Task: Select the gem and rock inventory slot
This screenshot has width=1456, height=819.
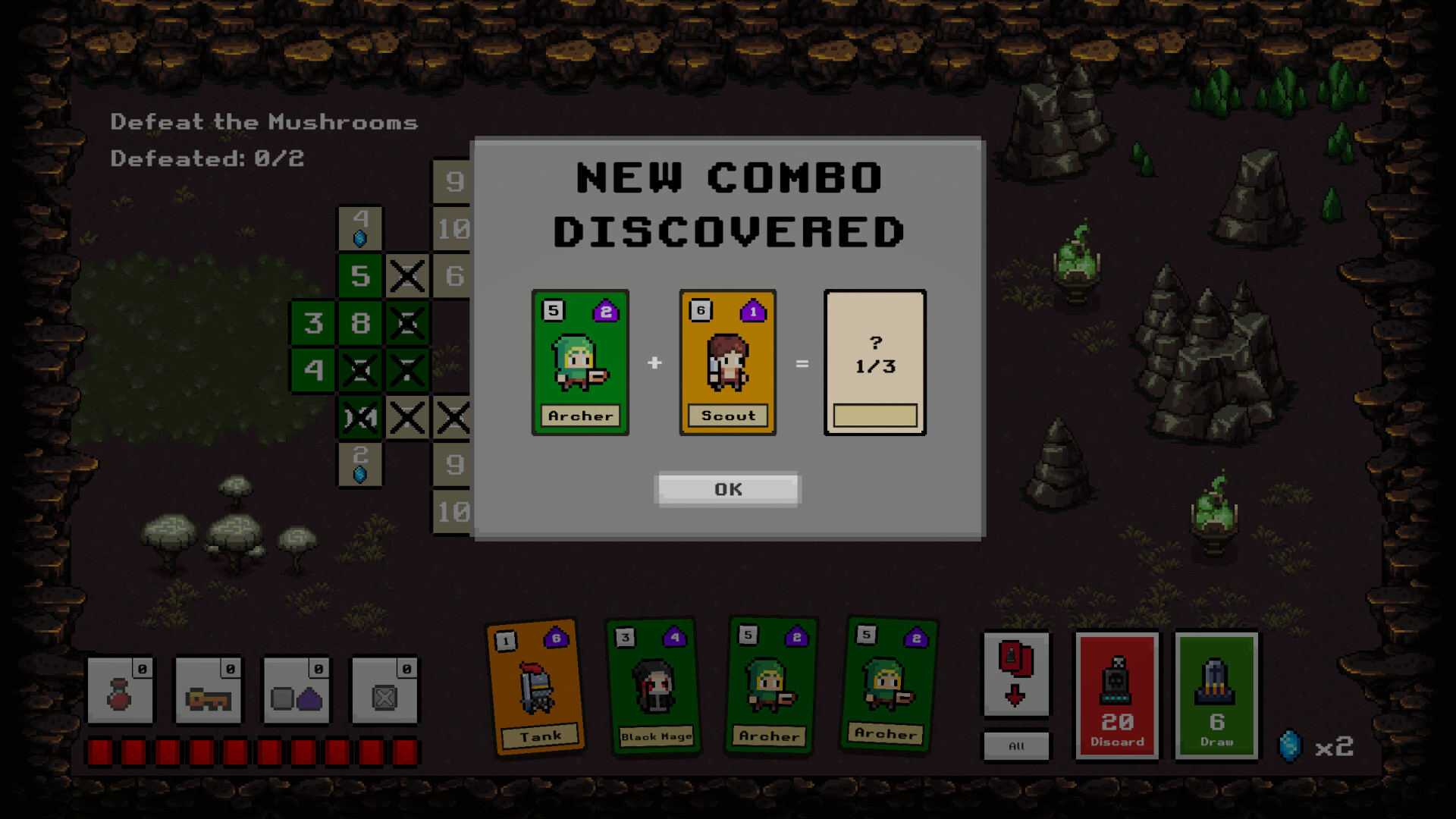Action: [297, 691]
